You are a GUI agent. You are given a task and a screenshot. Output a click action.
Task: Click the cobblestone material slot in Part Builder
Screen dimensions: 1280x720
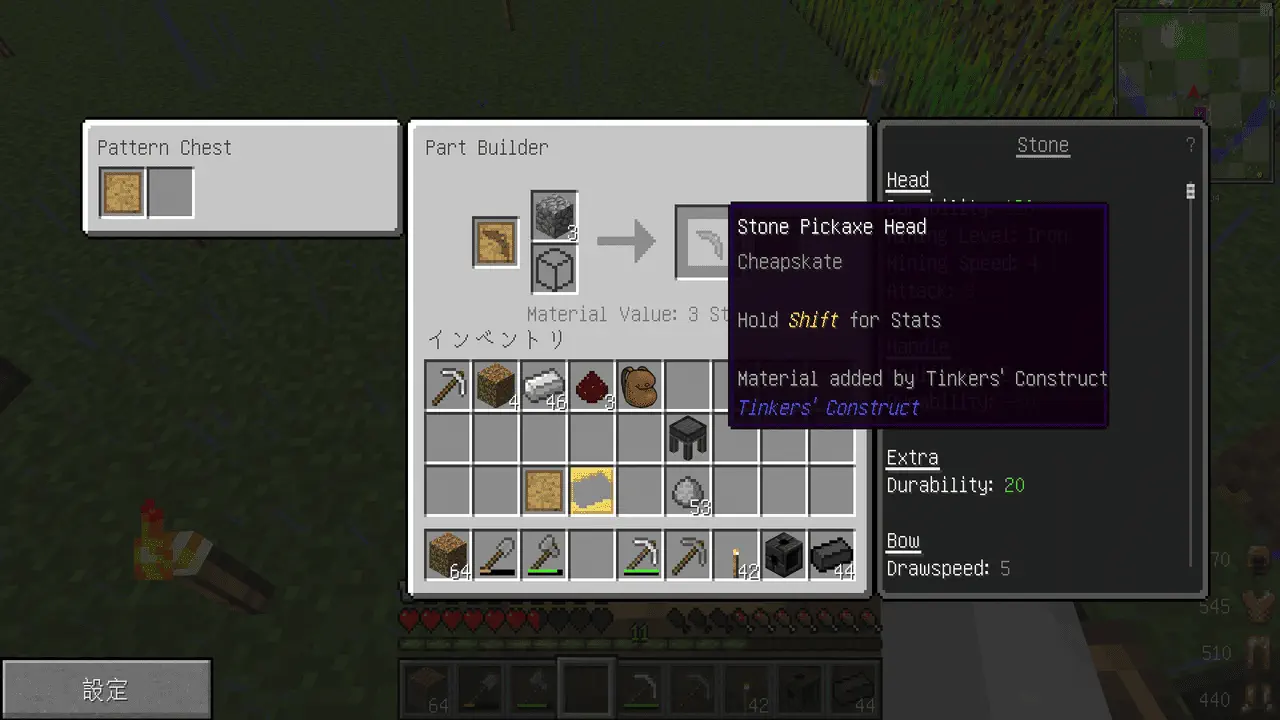point(554,216)
